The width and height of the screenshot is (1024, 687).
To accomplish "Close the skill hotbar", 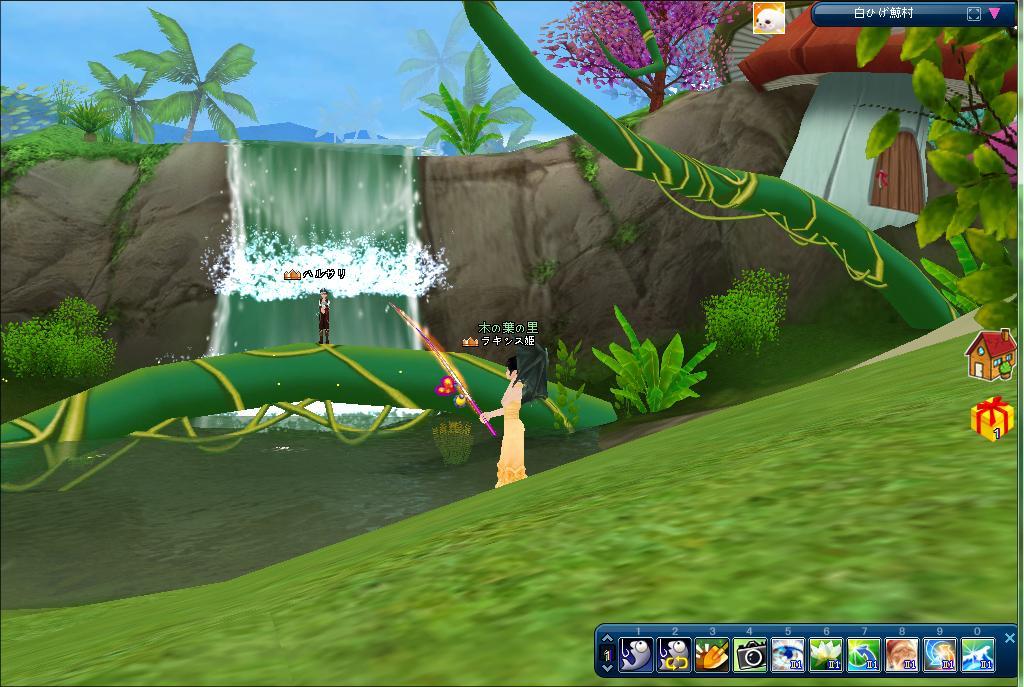I will point(1009,637).
